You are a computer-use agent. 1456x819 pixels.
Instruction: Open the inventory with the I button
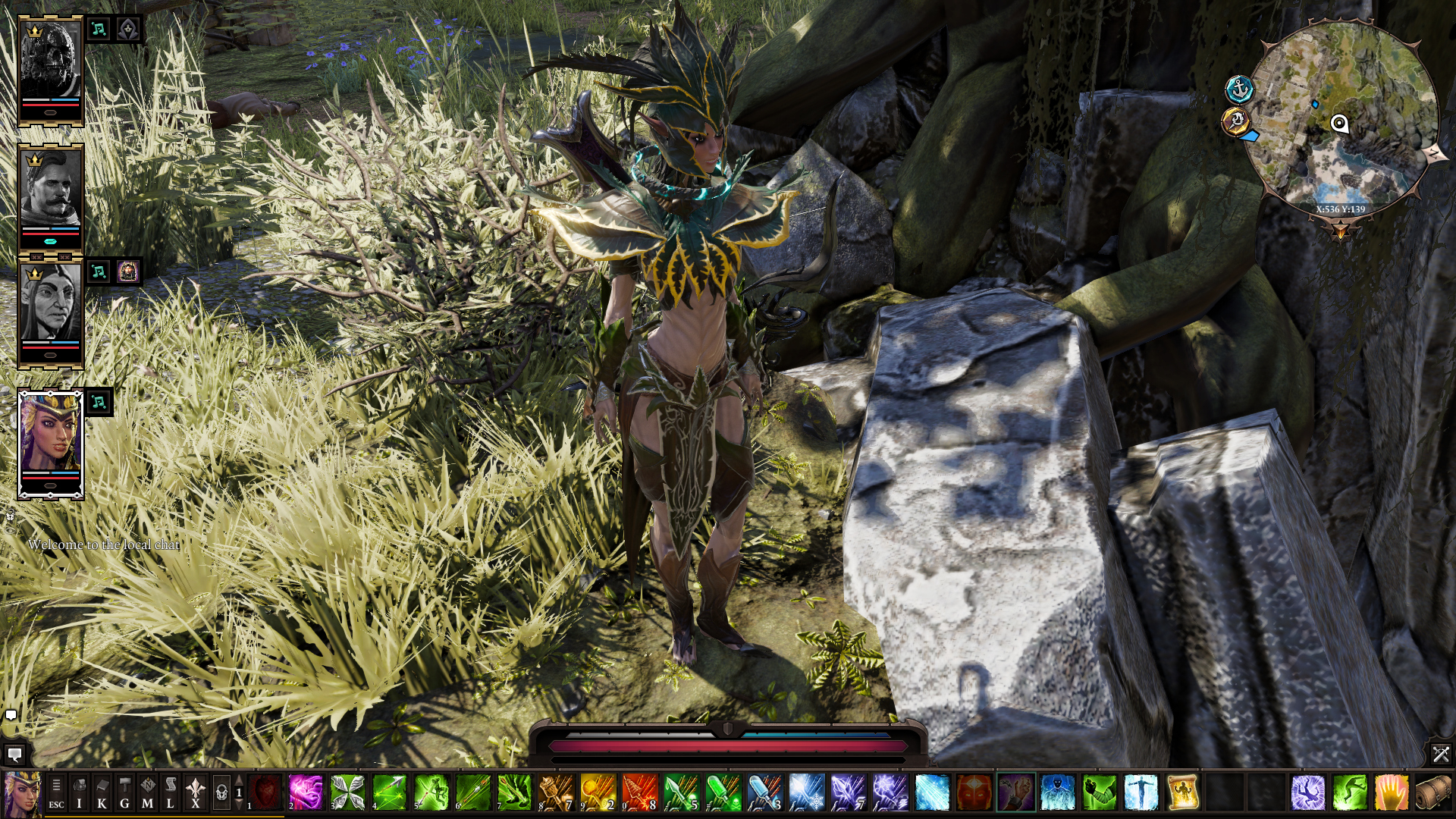79,793
